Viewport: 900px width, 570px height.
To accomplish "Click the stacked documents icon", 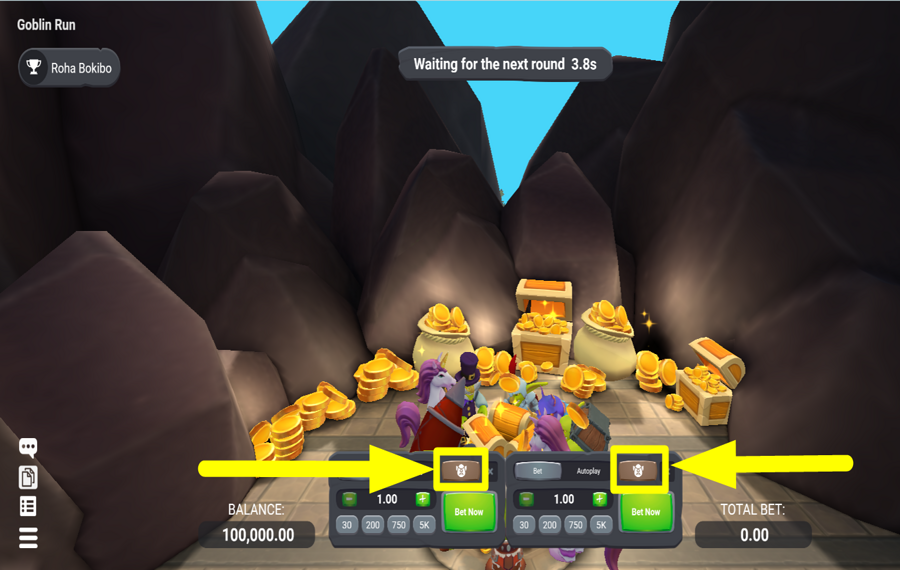I will (x=28, y=477).
